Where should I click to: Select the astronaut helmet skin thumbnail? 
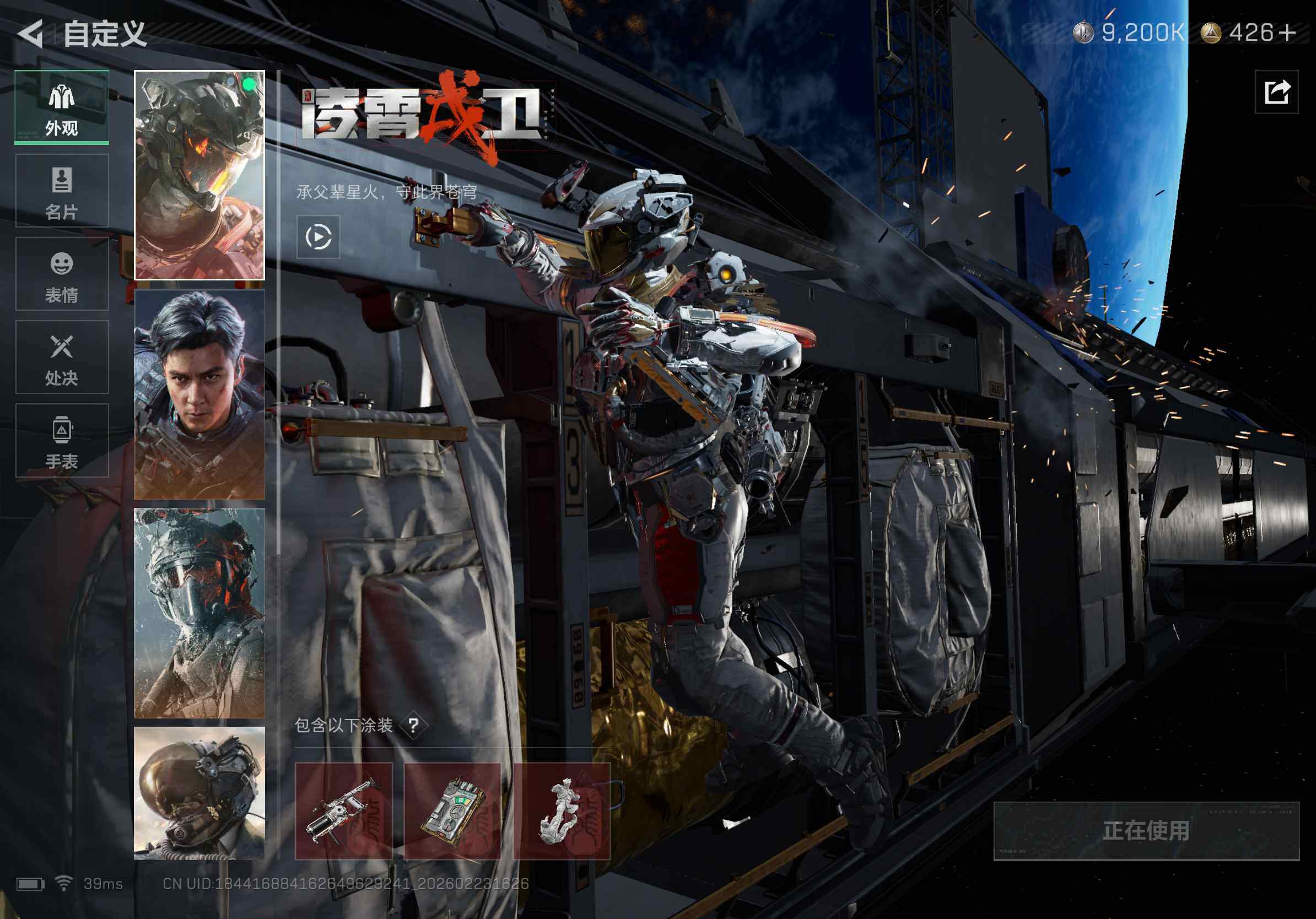[199, 175]
